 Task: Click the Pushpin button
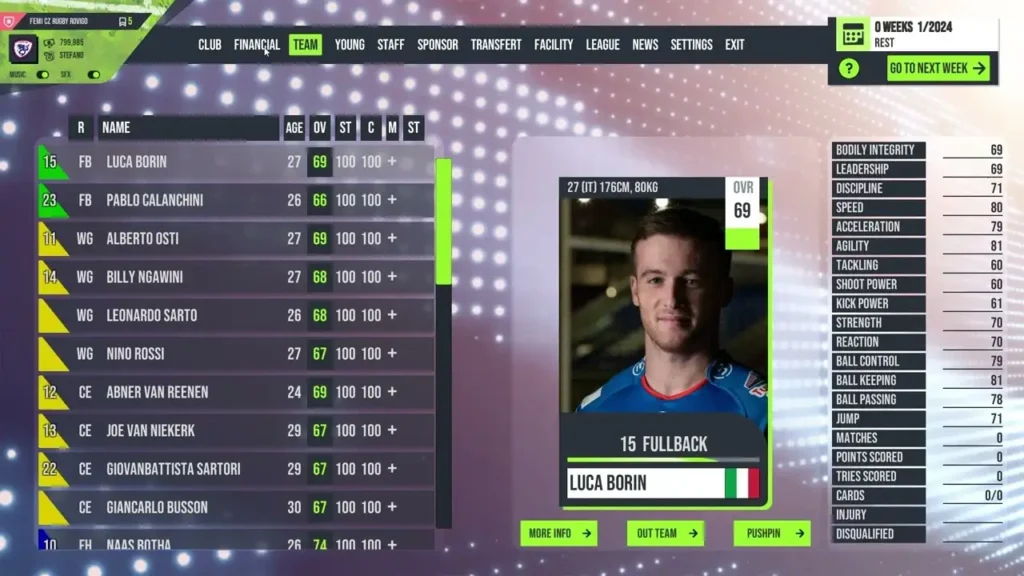click(771, 533)
